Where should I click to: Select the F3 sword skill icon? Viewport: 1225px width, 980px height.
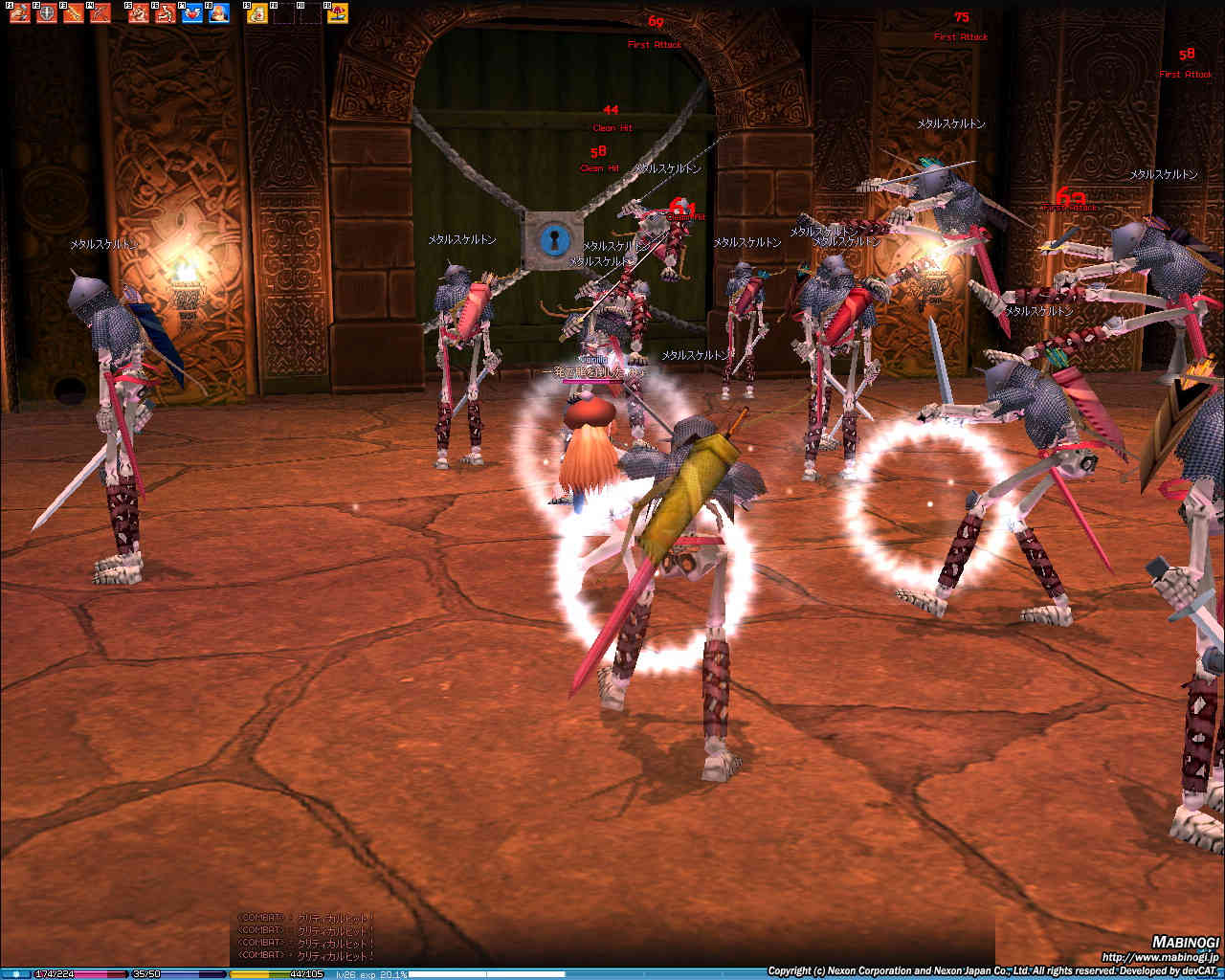coord(73,13)
